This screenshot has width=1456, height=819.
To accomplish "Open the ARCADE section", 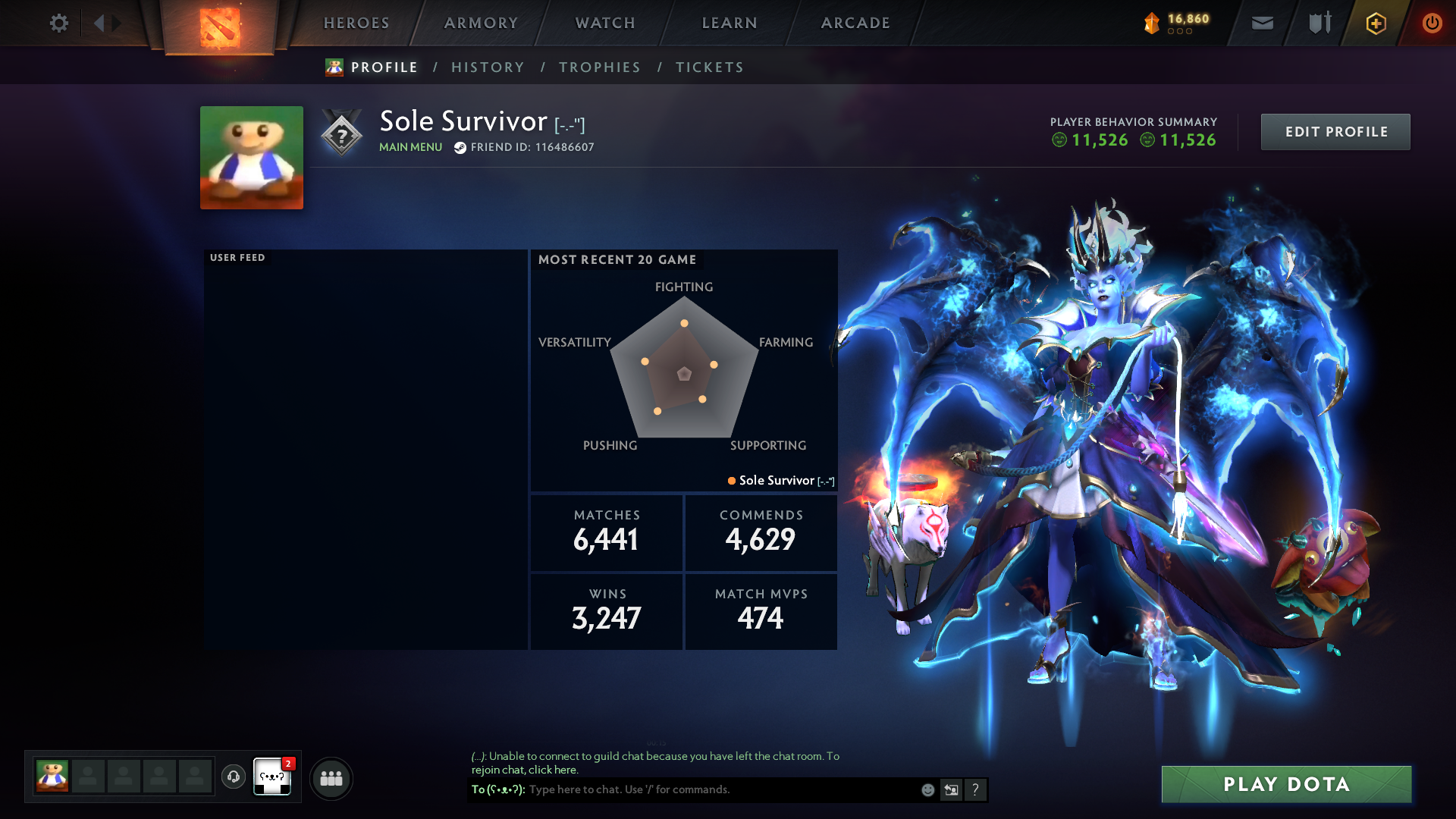I will click(x=855, y=23).
